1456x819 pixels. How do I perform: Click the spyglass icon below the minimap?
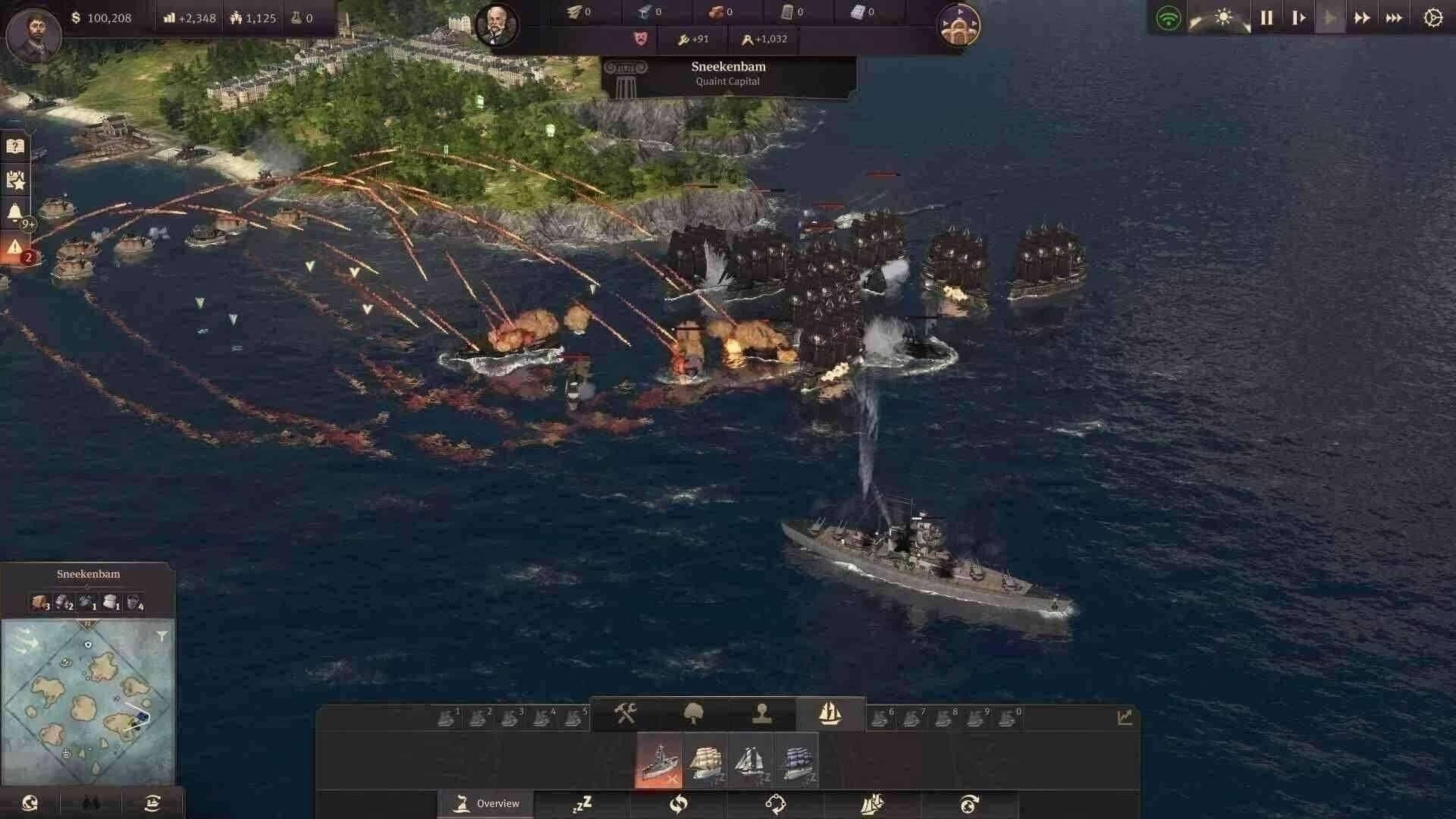pos(91,802)
